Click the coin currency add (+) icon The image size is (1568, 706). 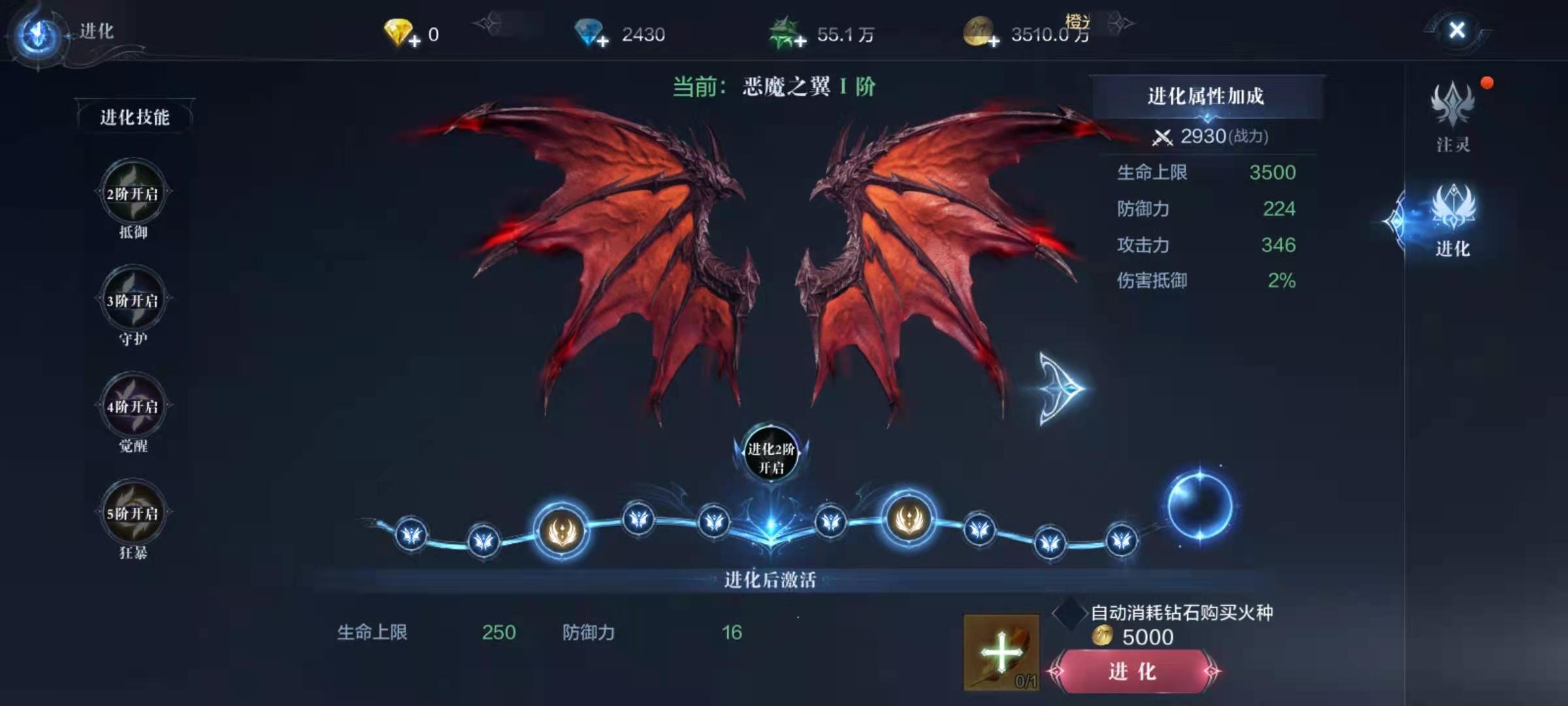[x=993, y=42]
